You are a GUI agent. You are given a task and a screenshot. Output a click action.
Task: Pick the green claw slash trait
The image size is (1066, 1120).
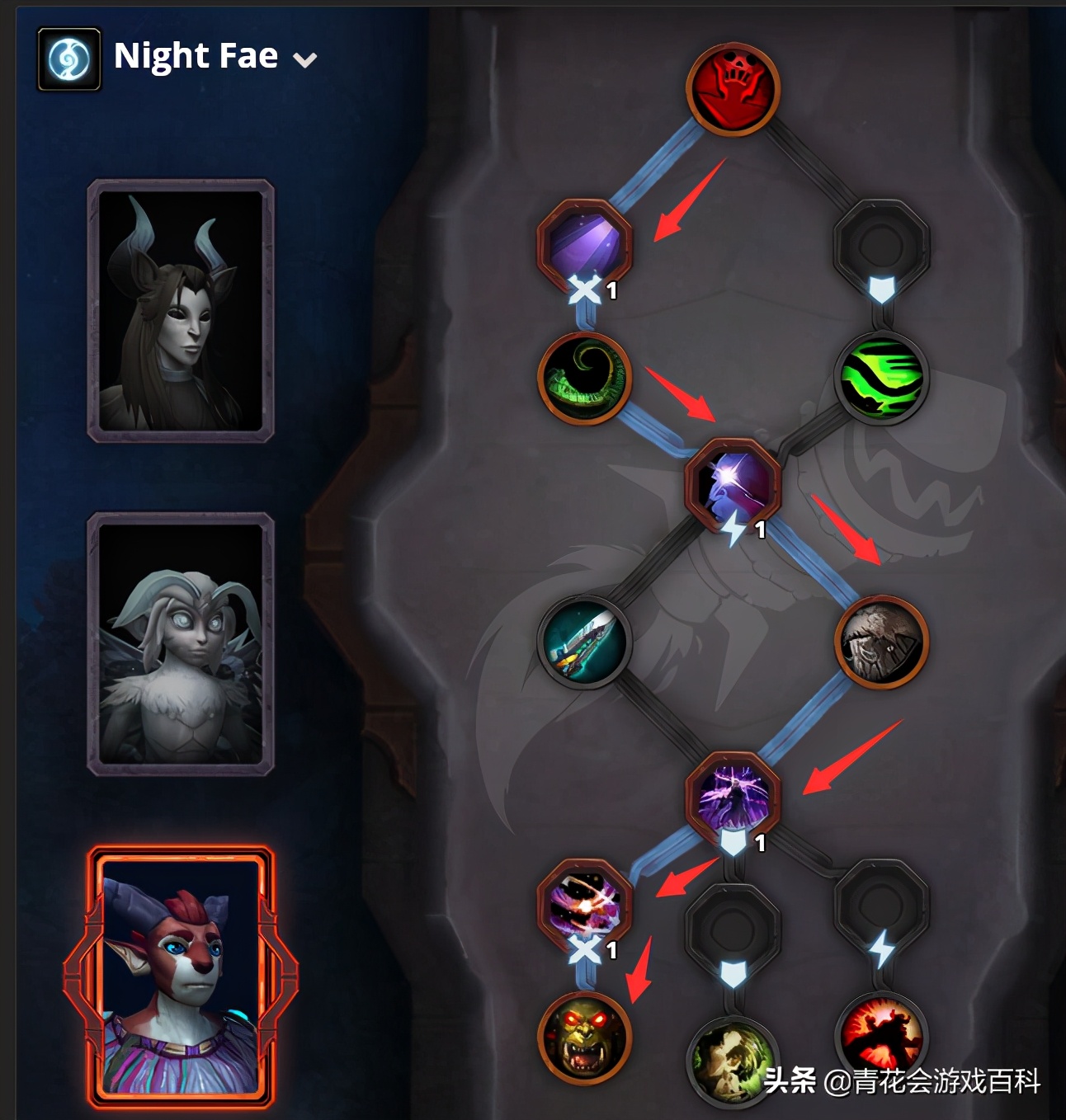[x=881, y=378]
